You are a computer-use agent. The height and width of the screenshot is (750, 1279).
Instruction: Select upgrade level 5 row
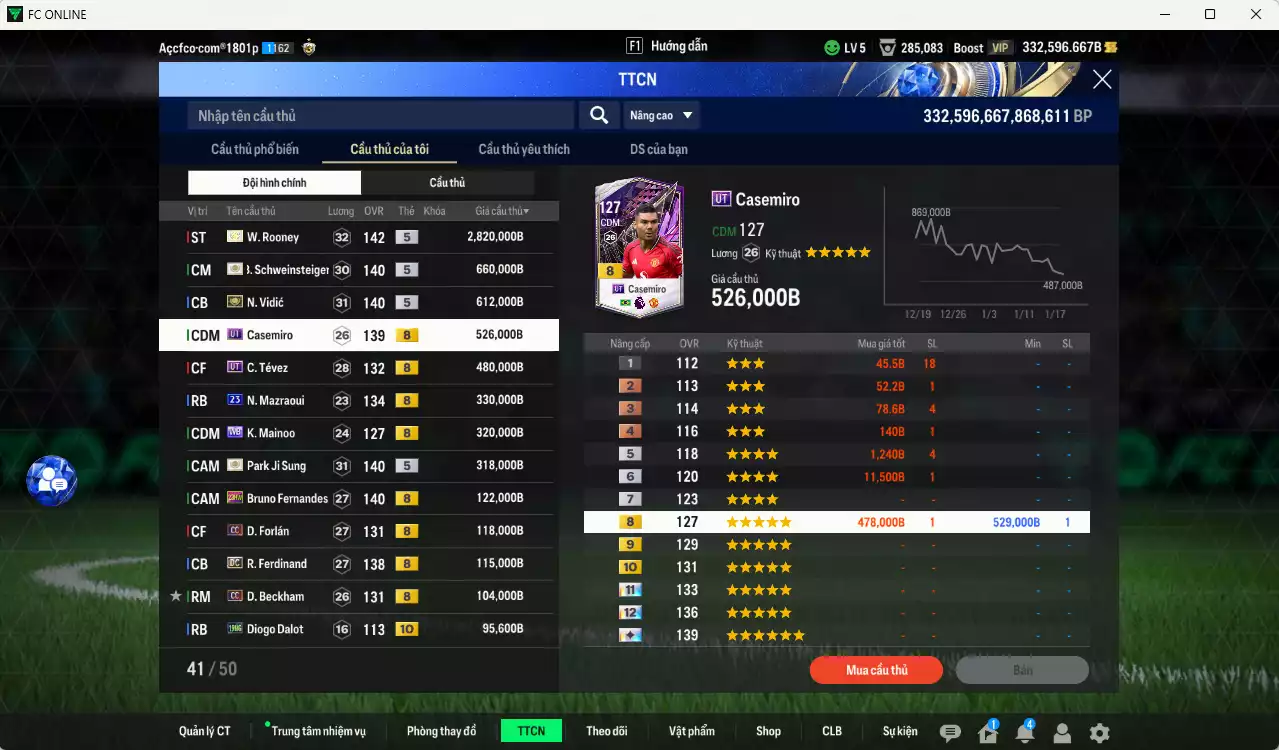(836, 454)
